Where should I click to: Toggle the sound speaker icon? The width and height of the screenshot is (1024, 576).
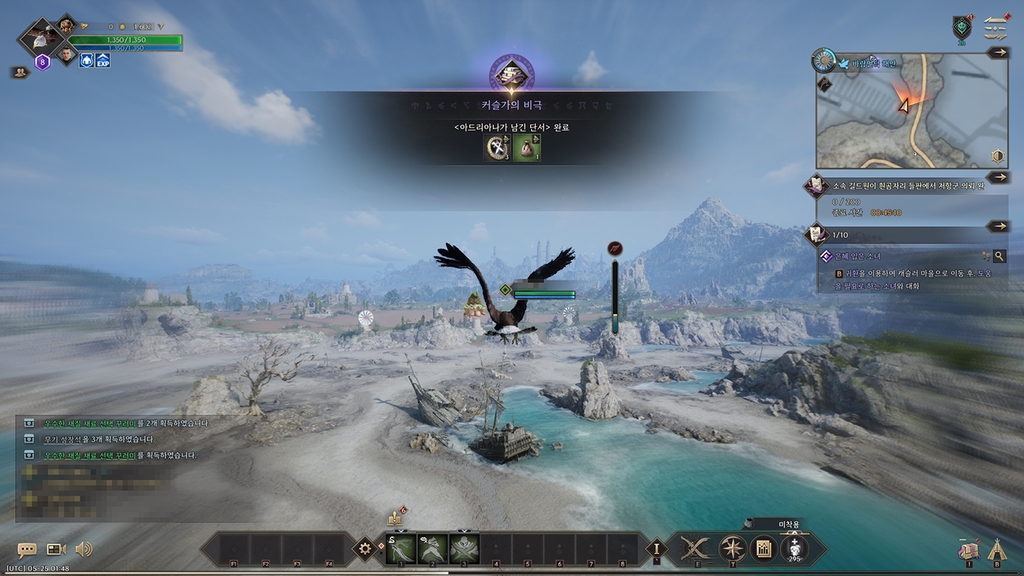(84, 549)
